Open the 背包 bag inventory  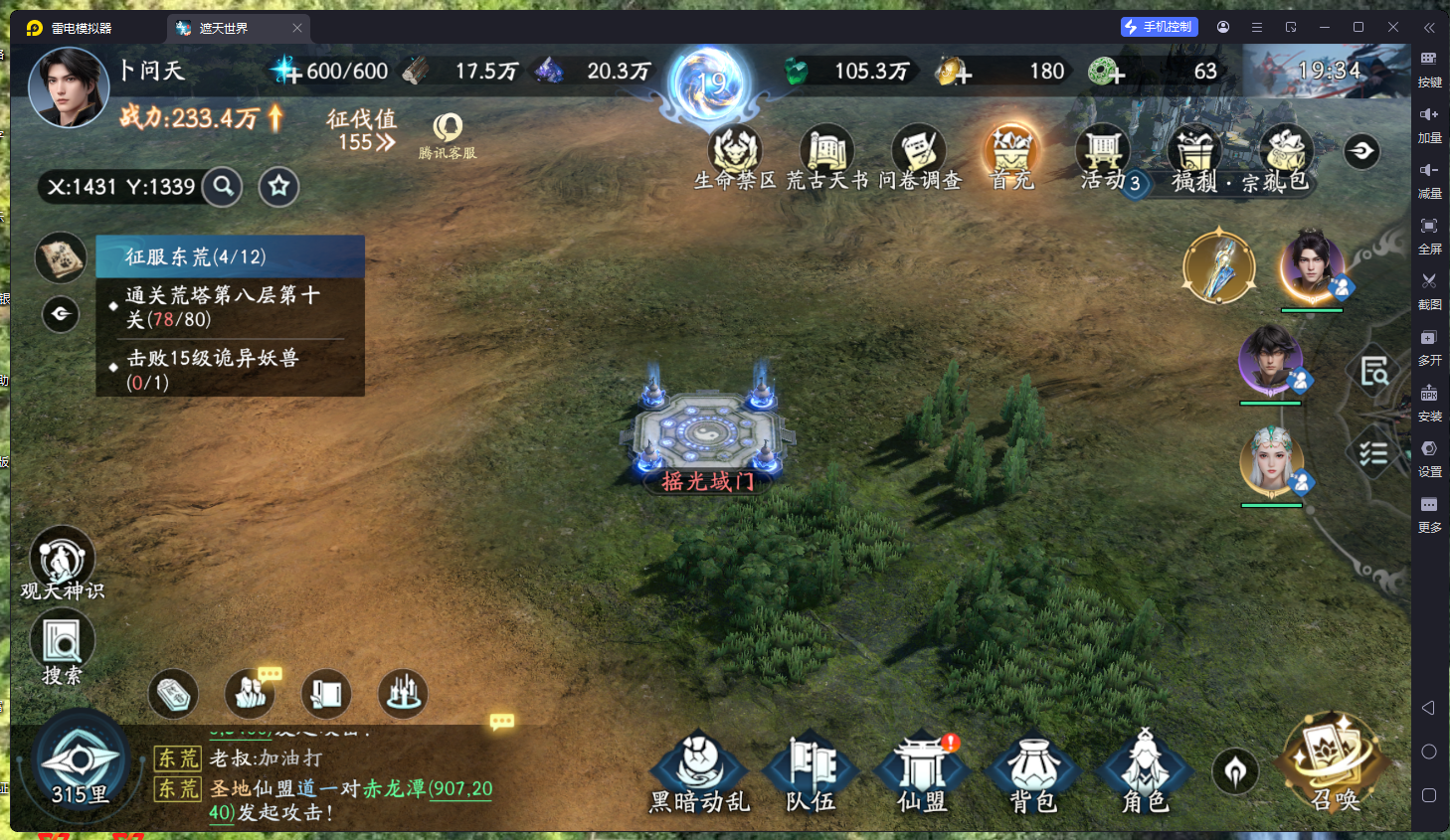tap(1033, 772)
